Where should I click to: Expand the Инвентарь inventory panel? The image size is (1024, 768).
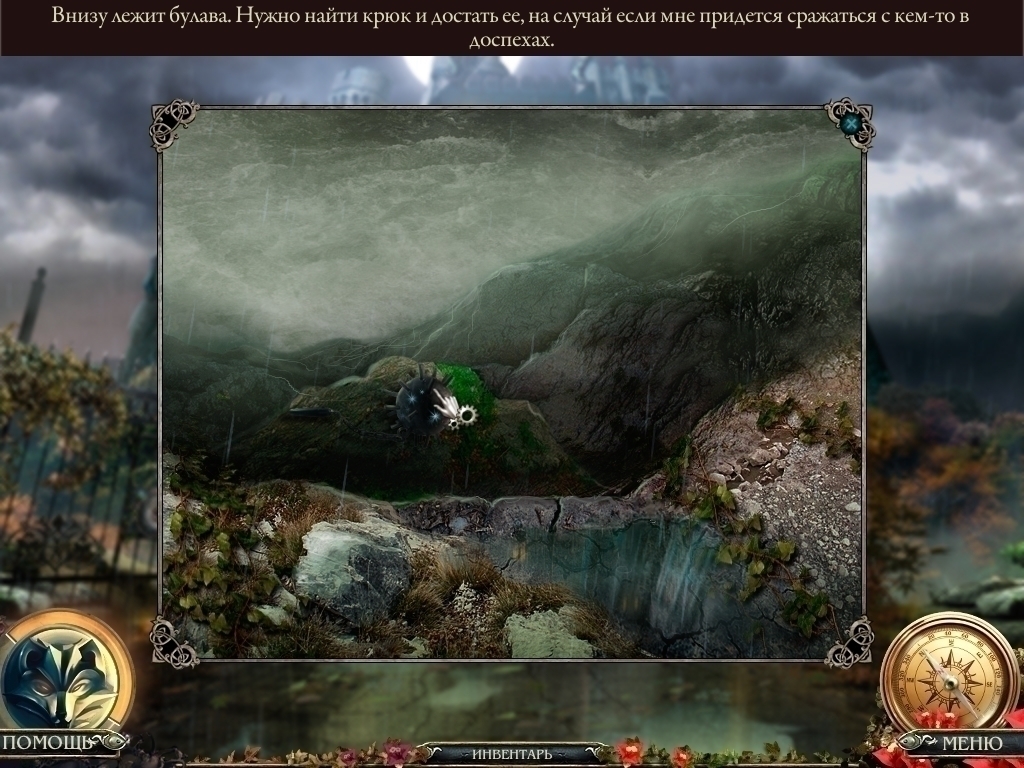coord(511,753)
